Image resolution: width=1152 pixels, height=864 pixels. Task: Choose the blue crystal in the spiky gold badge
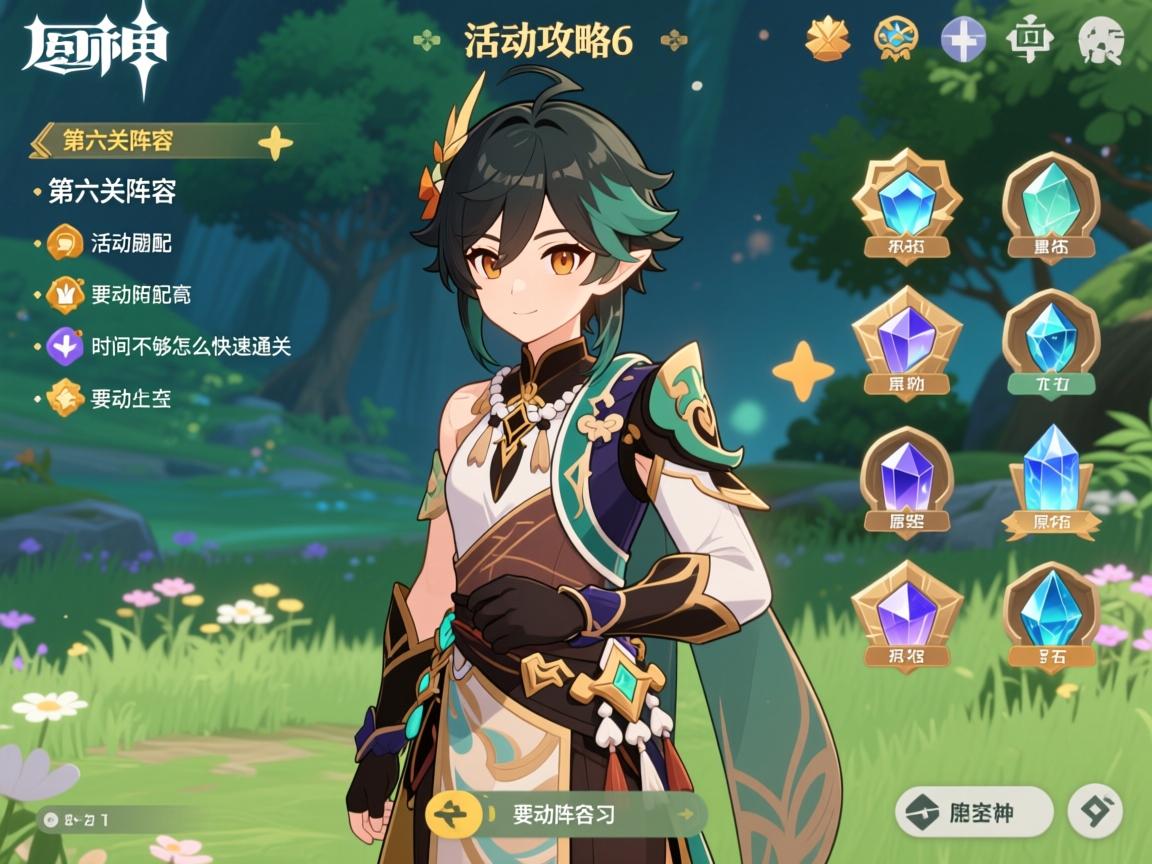[x=907, y=207]
